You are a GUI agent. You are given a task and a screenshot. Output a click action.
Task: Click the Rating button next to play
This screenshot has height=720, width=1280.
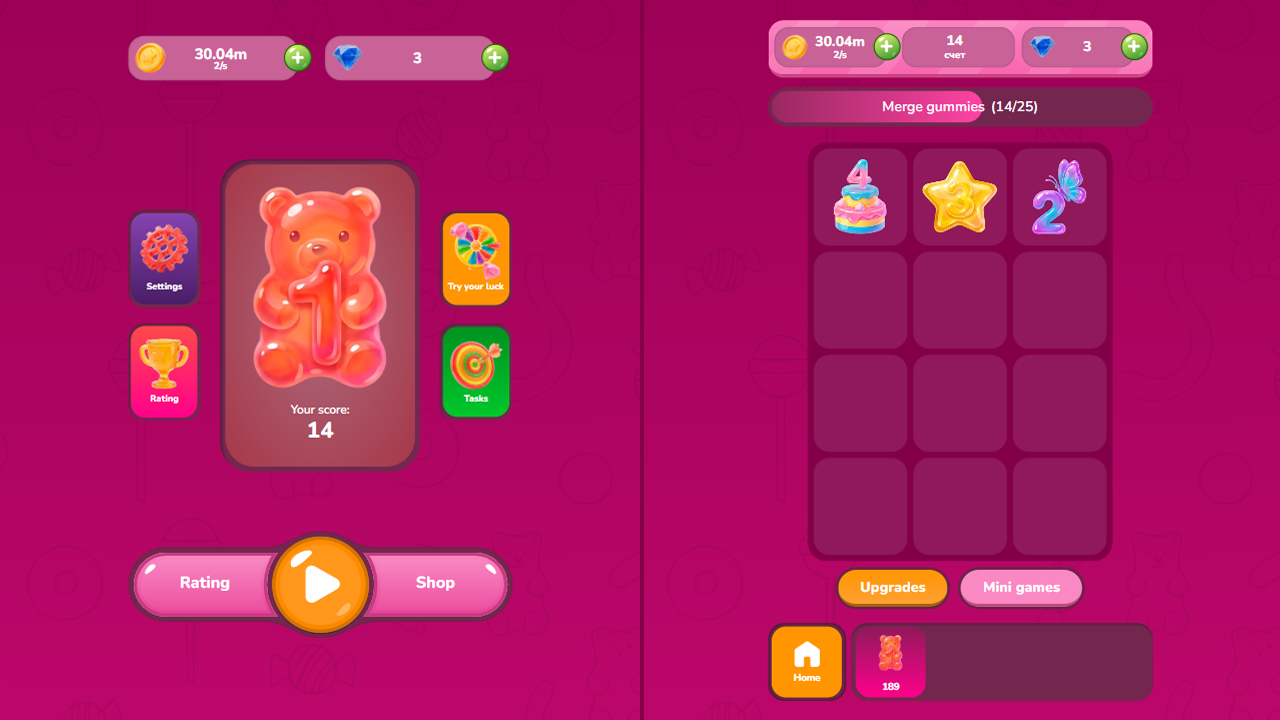coord(205,584)
